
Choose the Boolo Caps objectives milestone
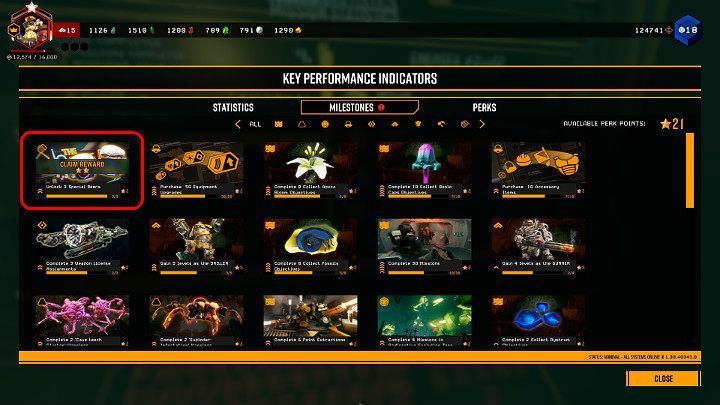pos(424,169)
